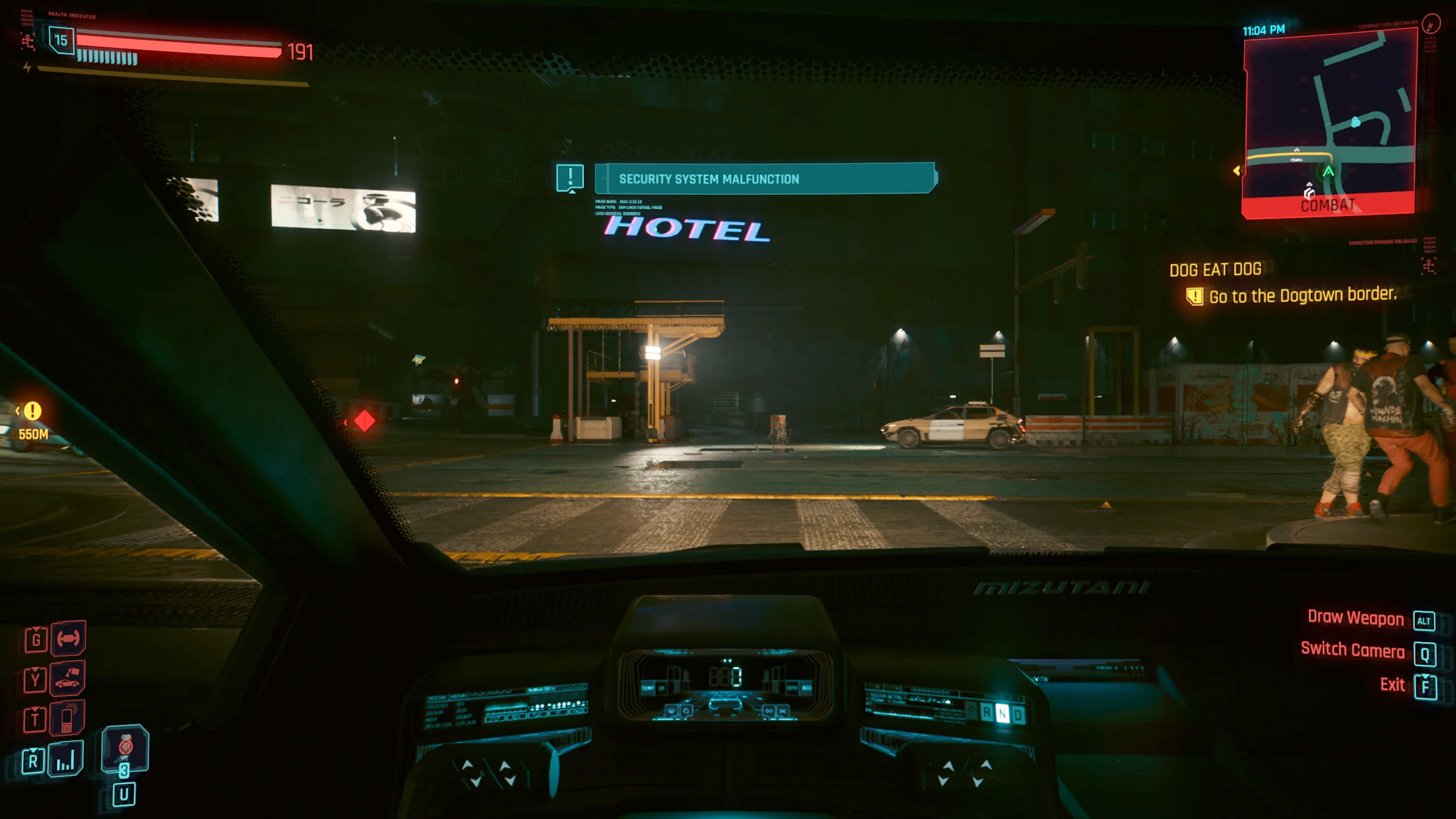Viewport: 1456px width, 819px height.
Task: Open the phone icon
Action: click(68, 719)
